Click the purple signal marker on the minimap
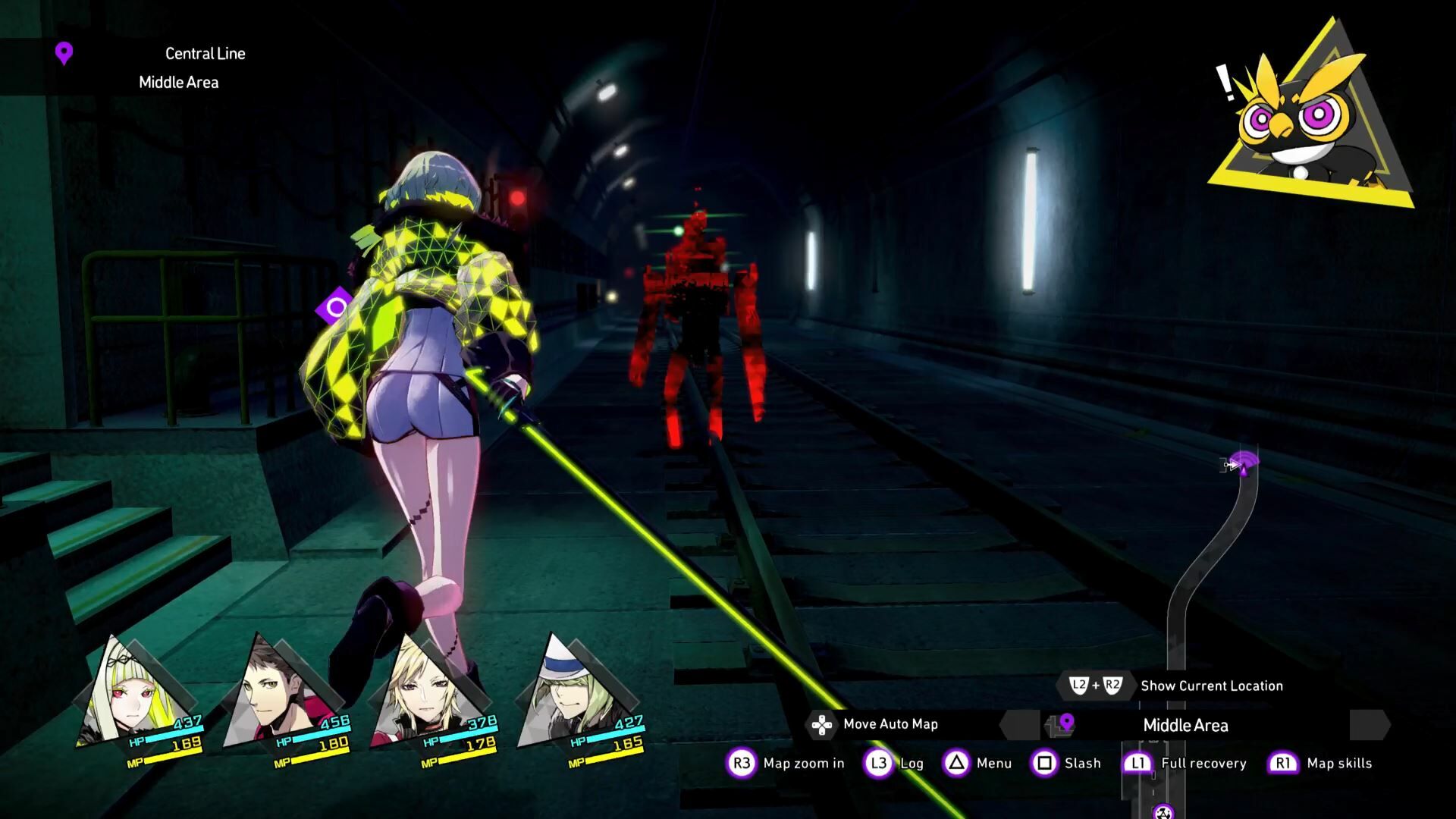Image resolution: width=1456 pixels, height=819 pixels. pos(1244,461)
